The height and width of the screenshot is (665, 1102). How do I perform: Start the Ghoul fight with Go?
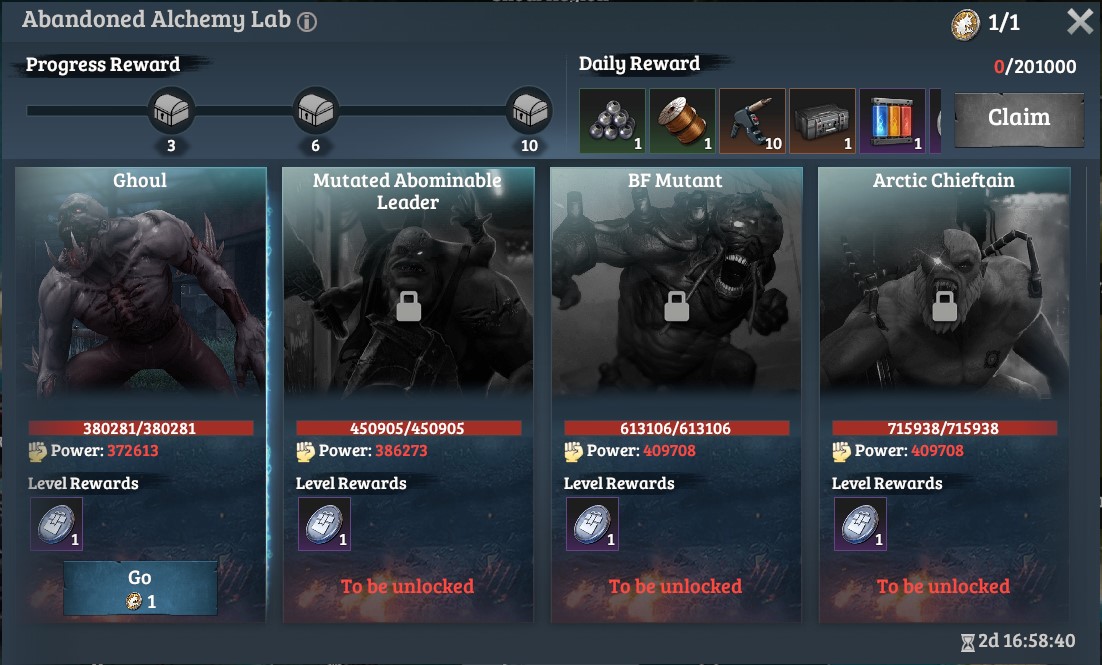[140, 588]
